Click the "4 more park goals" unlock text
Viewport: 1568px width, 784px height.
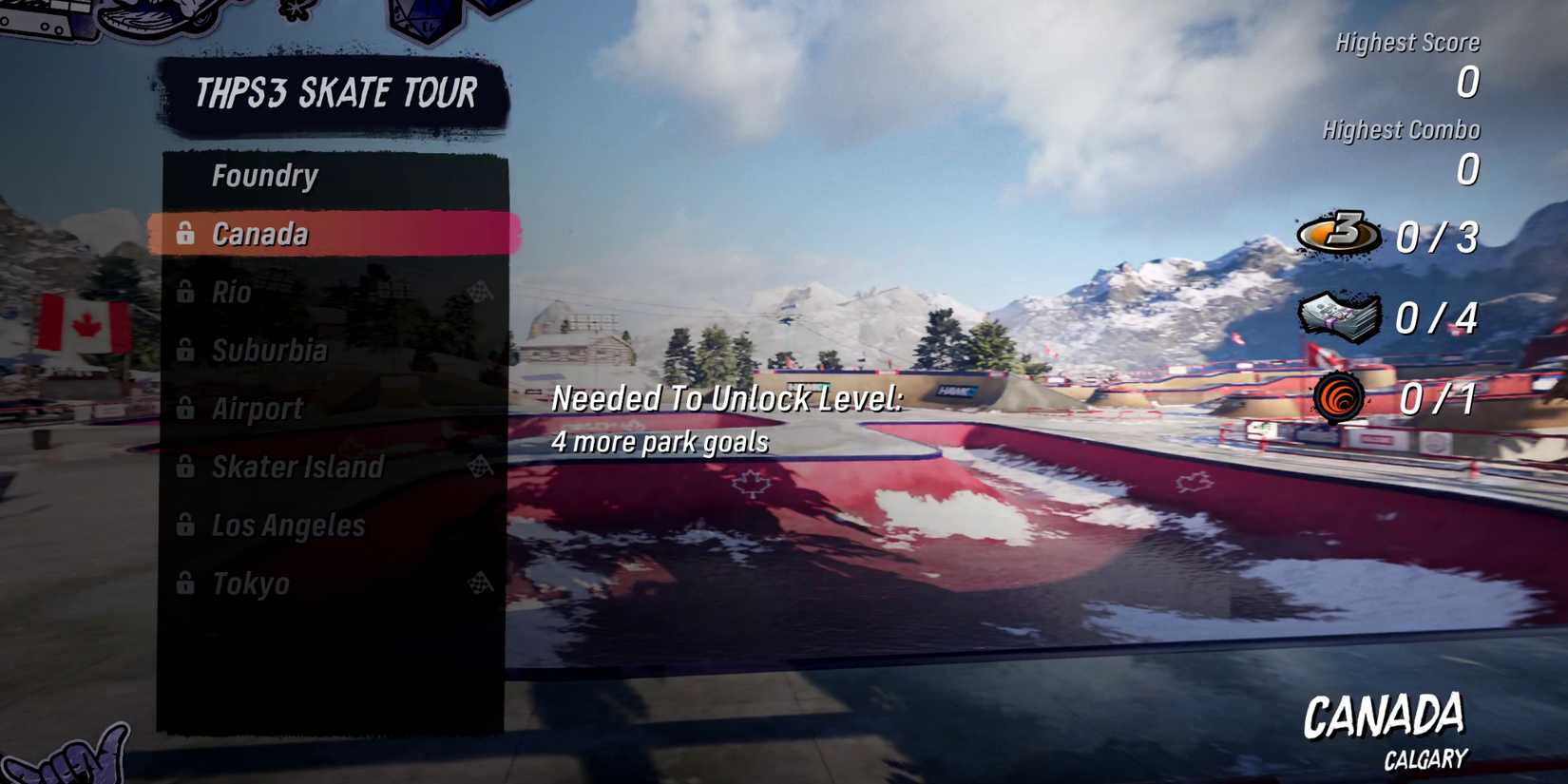[x=662, y=441]
